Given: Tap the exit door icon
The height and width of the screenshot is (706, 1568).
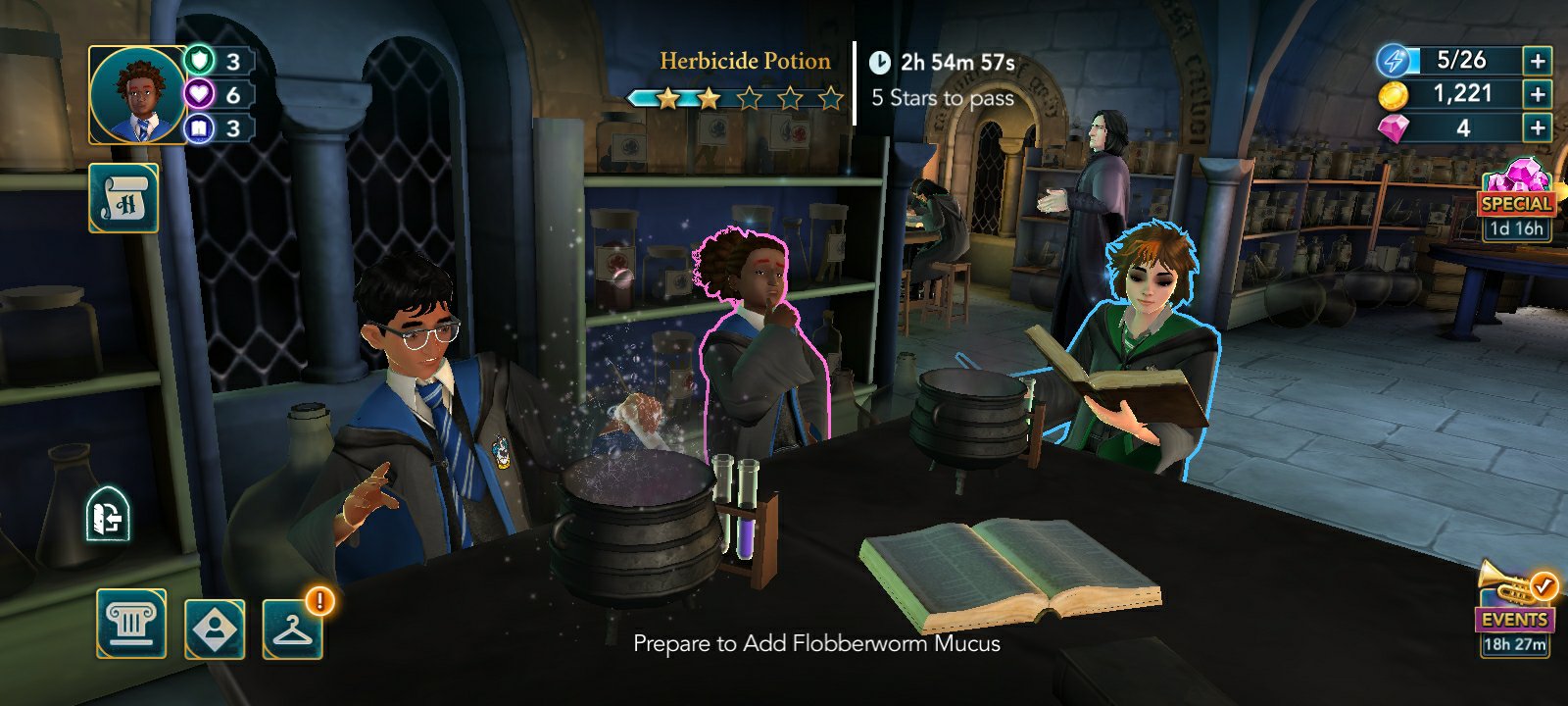Looking at the screenshot, I should (108, 516).
